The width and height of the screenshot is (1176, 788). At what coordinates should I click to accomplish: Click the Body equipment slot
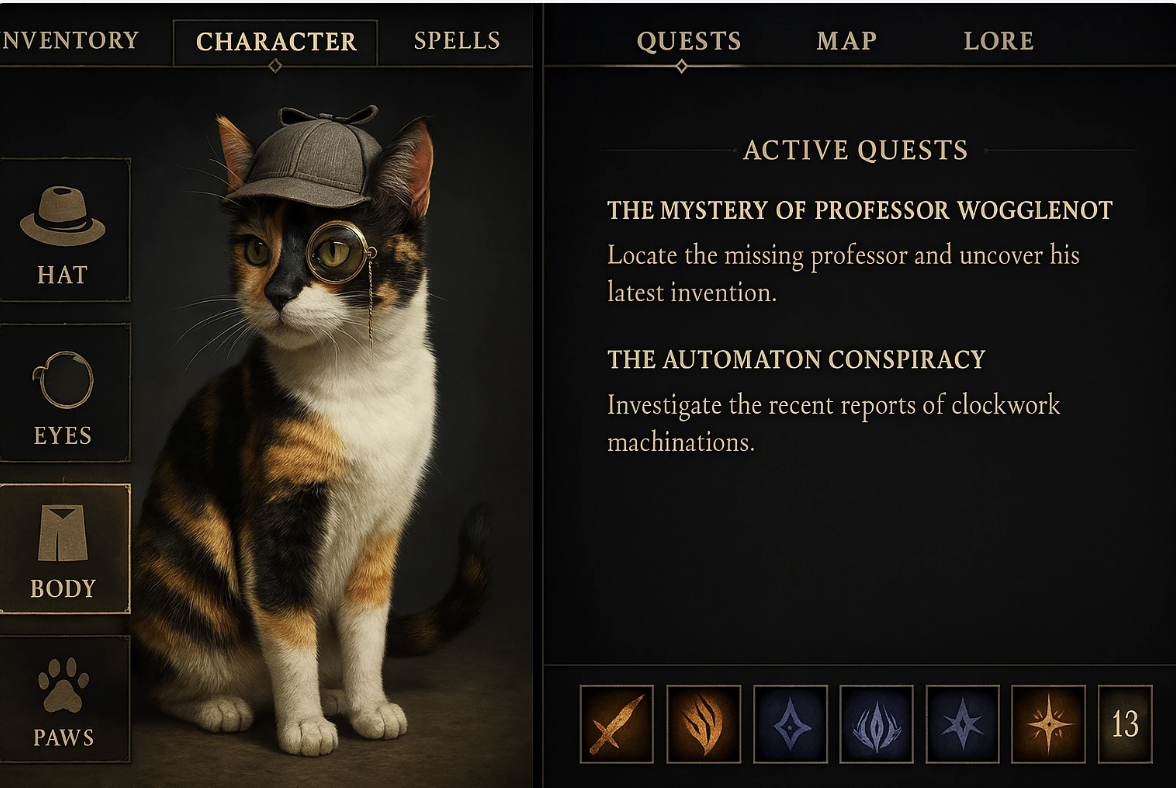[63, 548]
